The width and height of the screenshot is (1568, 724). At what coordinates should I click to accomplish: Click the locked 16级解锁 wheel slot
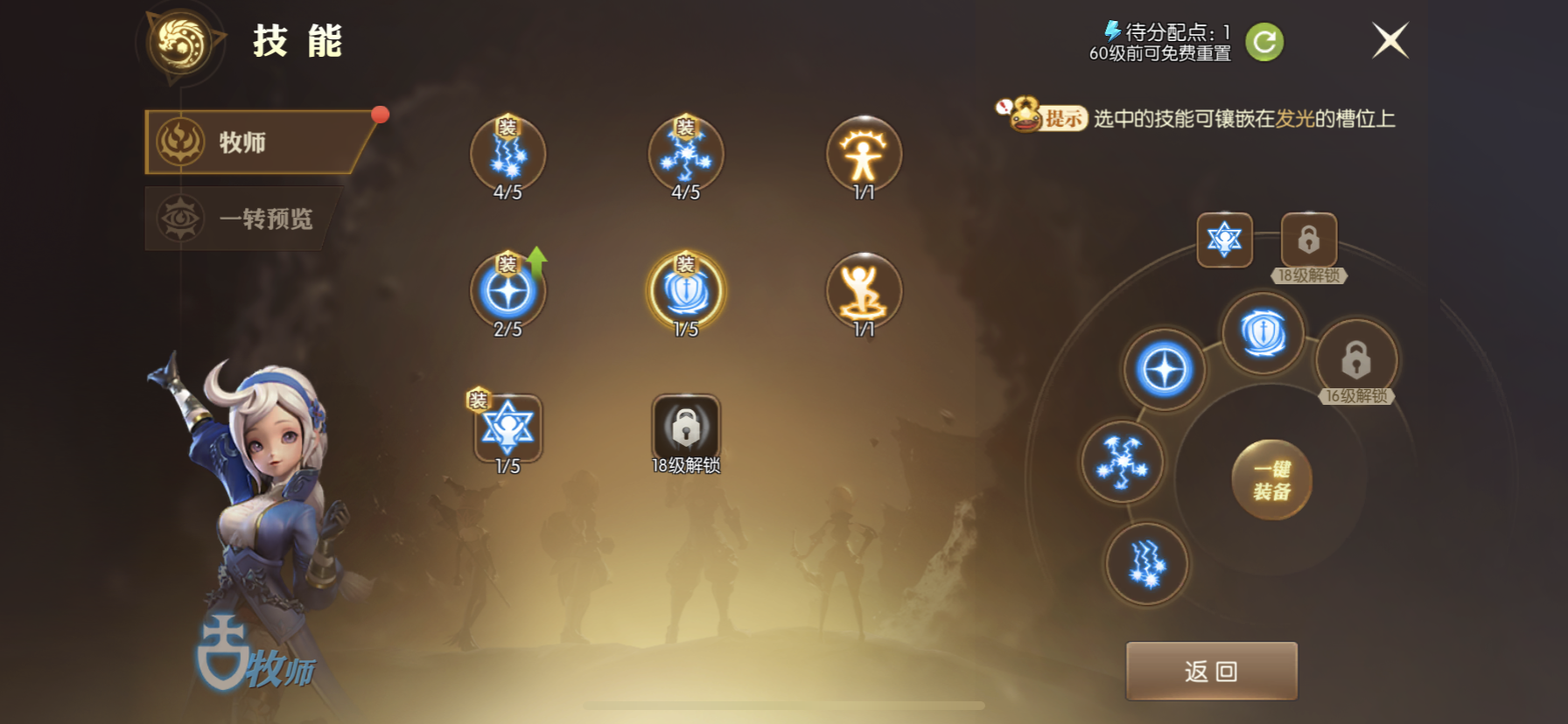click(x=1356, y=359)
